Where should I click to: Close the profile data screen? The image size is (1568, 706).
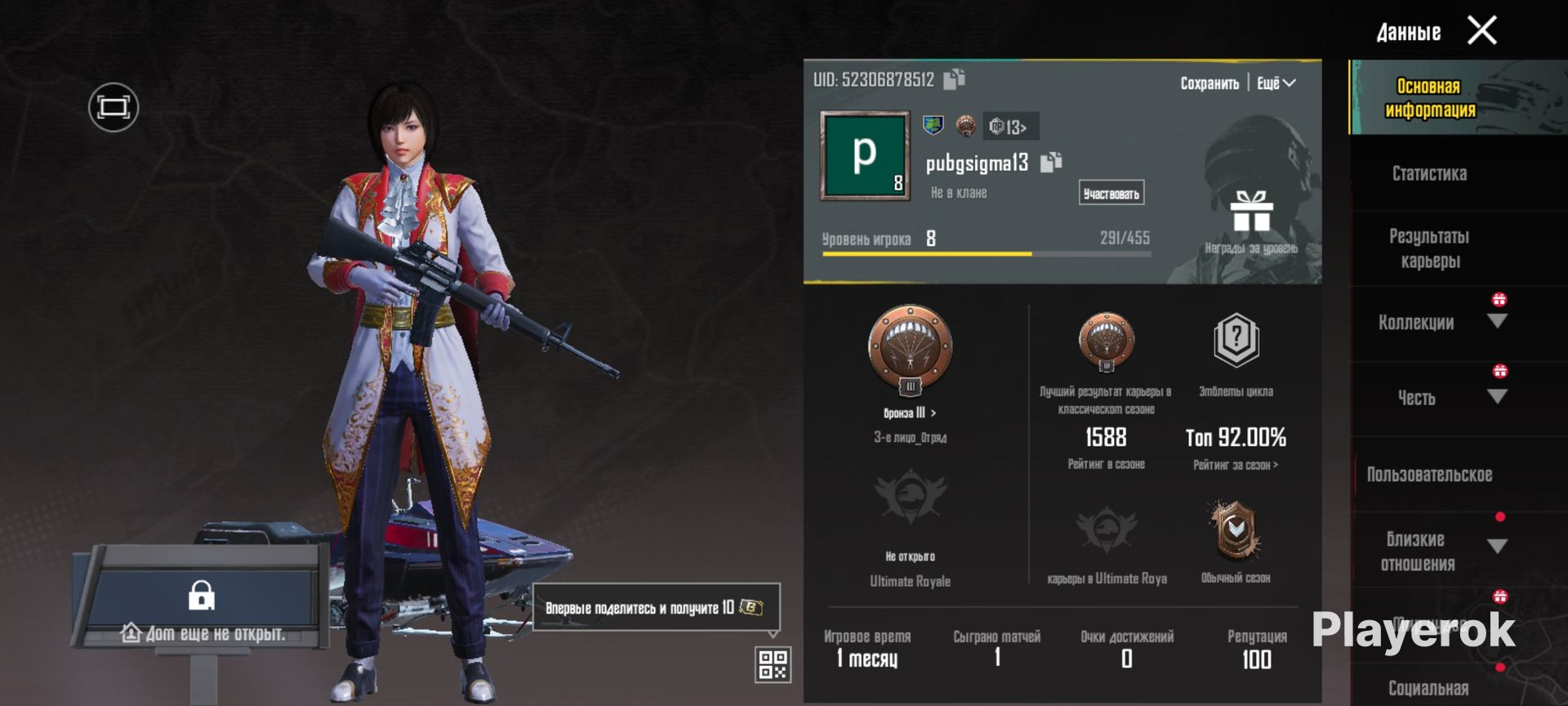pyautogui.click(x=1481, y=31)
